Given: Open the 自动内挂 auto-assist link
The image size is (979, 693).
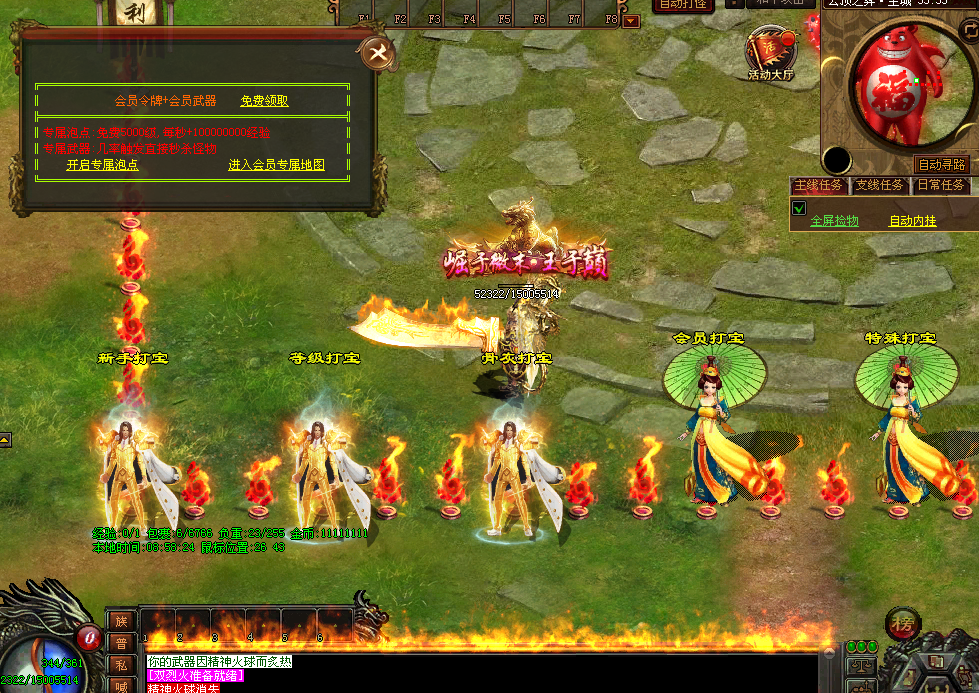Looking at the screenshot, I should [x=912, y=221].
